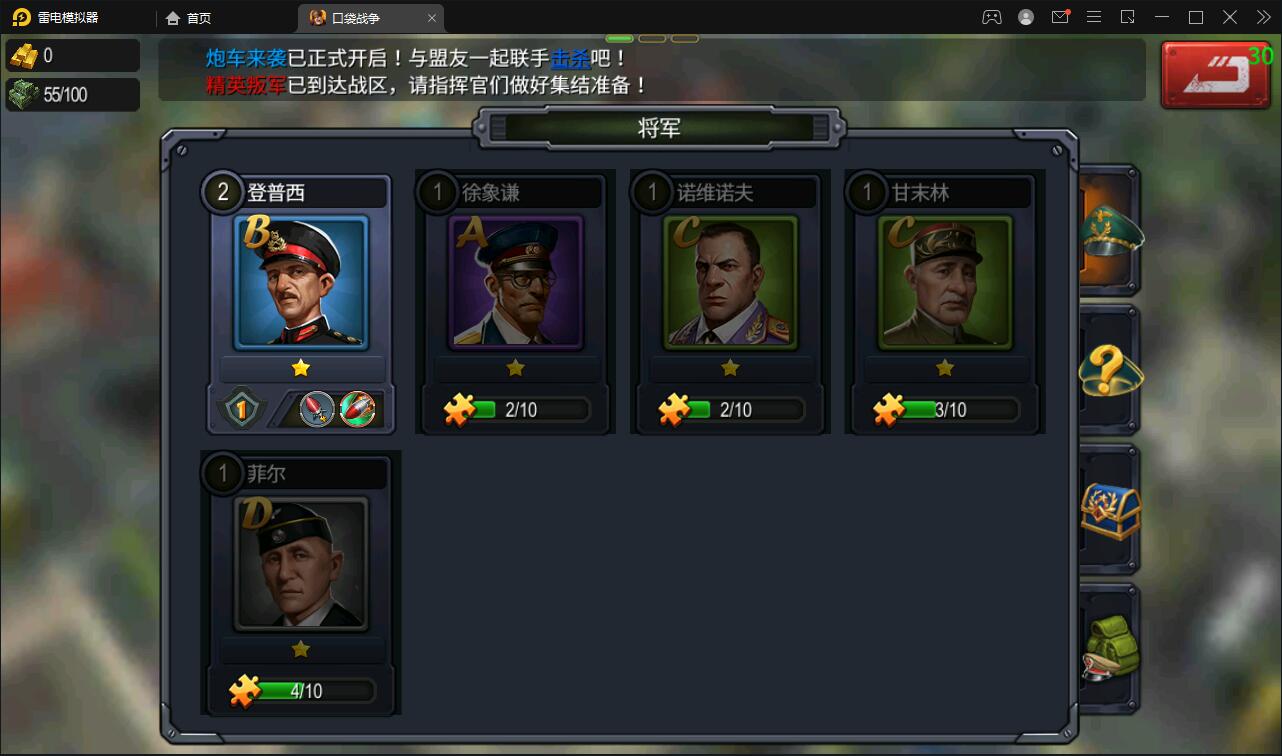Select 甘末林's portrait
The height and width of the screenshot is (756, 1282).
coord(944,283)
